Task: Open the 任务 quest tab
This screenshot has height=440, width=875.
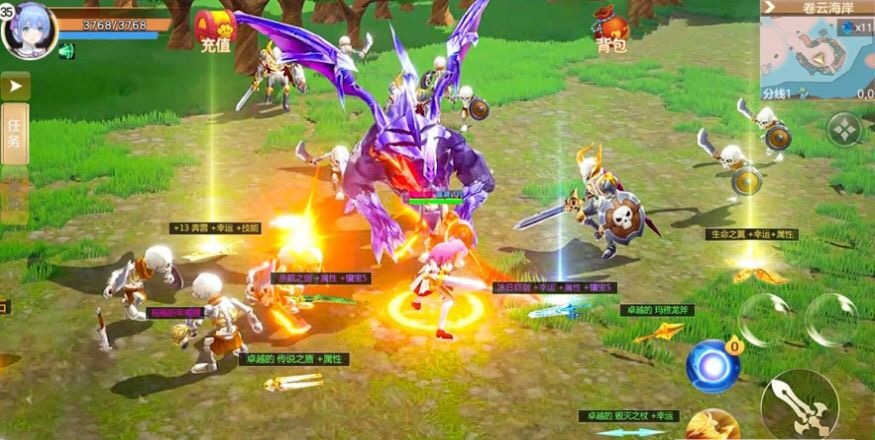Action: 15,133
